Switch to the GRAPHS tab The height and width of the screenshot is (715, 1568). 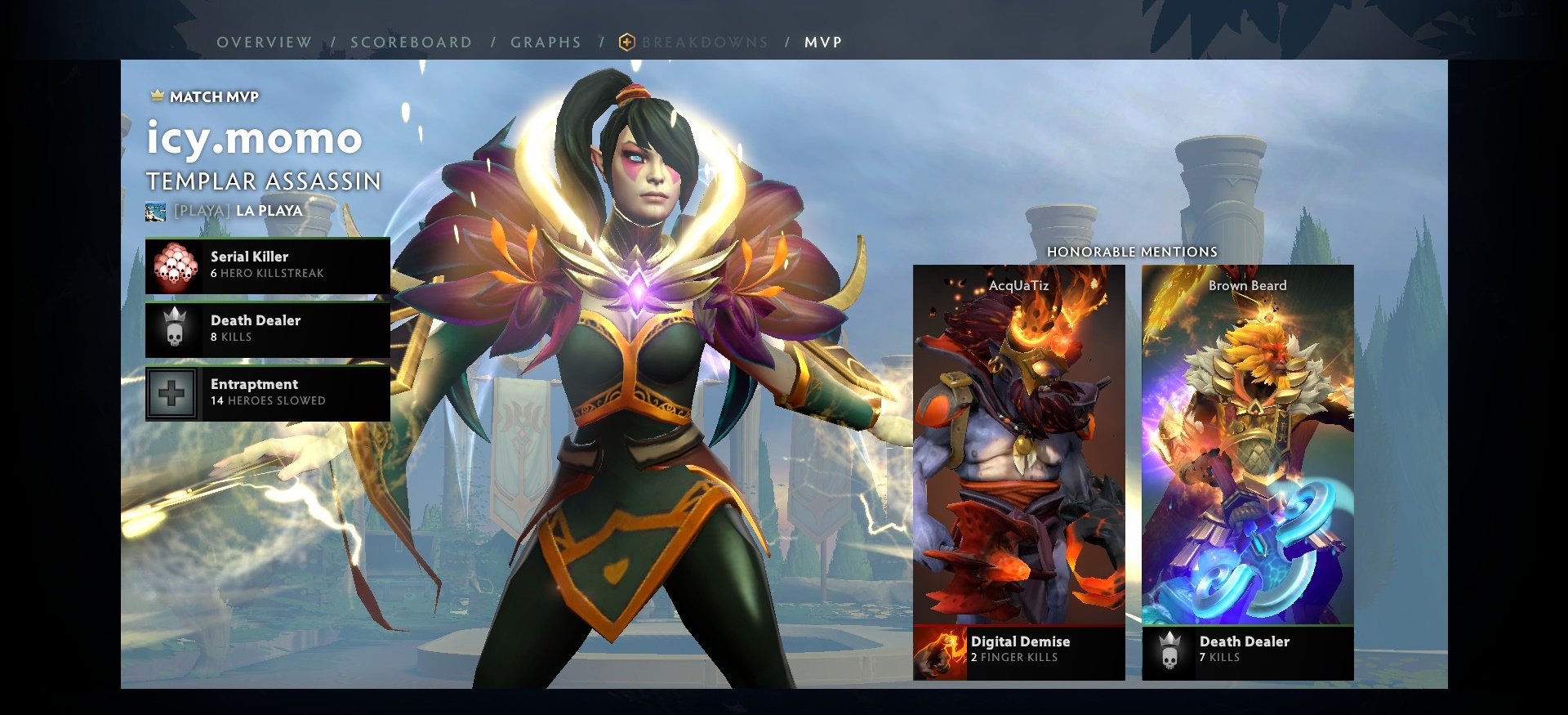tap(546, 42)
